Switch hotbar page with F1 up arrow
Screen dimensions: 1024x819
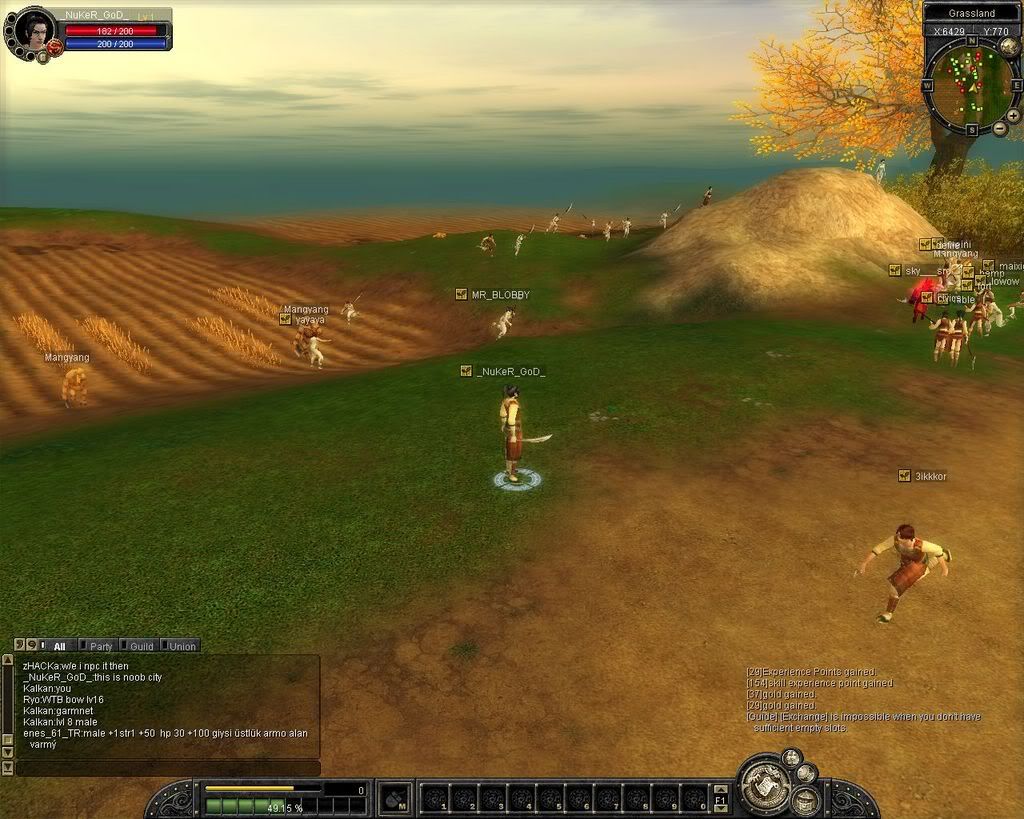720,790
